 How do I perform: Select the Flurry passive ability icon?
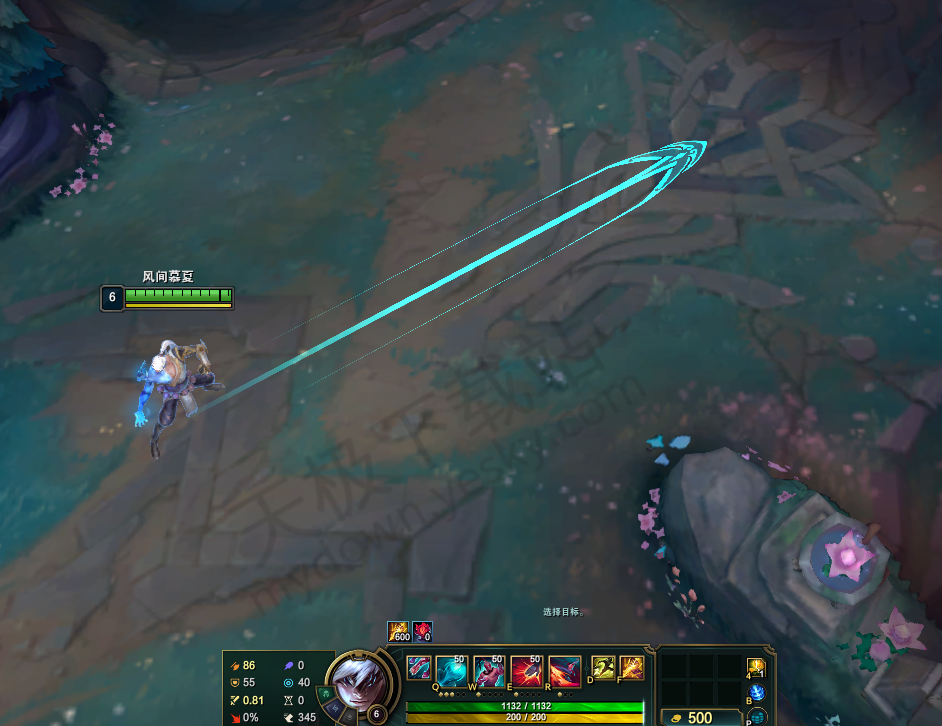[x=419, y=668]
